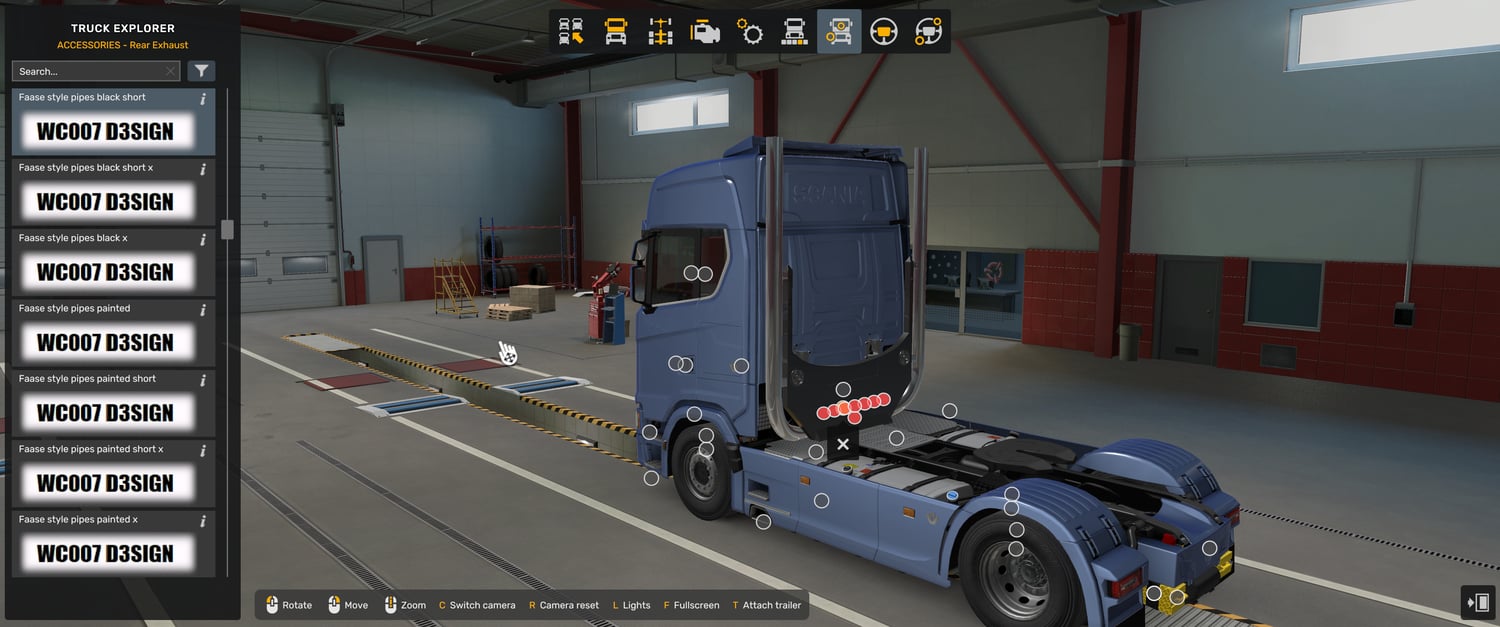Clear the search box with its X
The image size is (1500, 627).
170,71
